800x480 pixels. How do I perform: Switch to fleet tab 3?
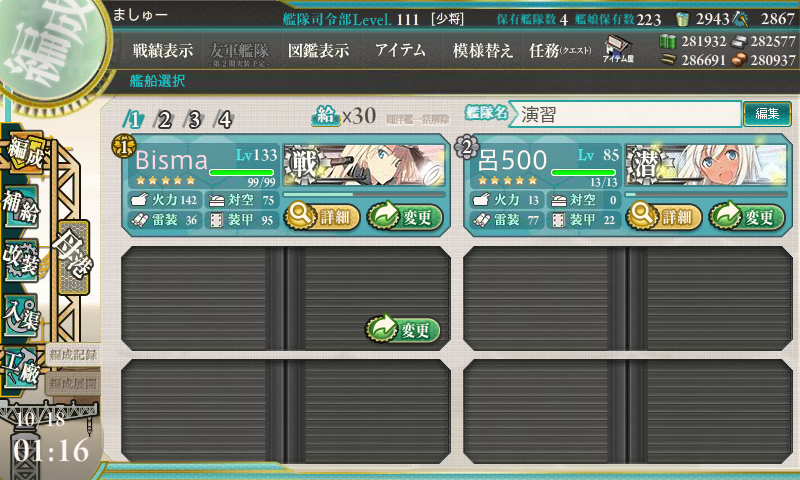tap(194, 120)
